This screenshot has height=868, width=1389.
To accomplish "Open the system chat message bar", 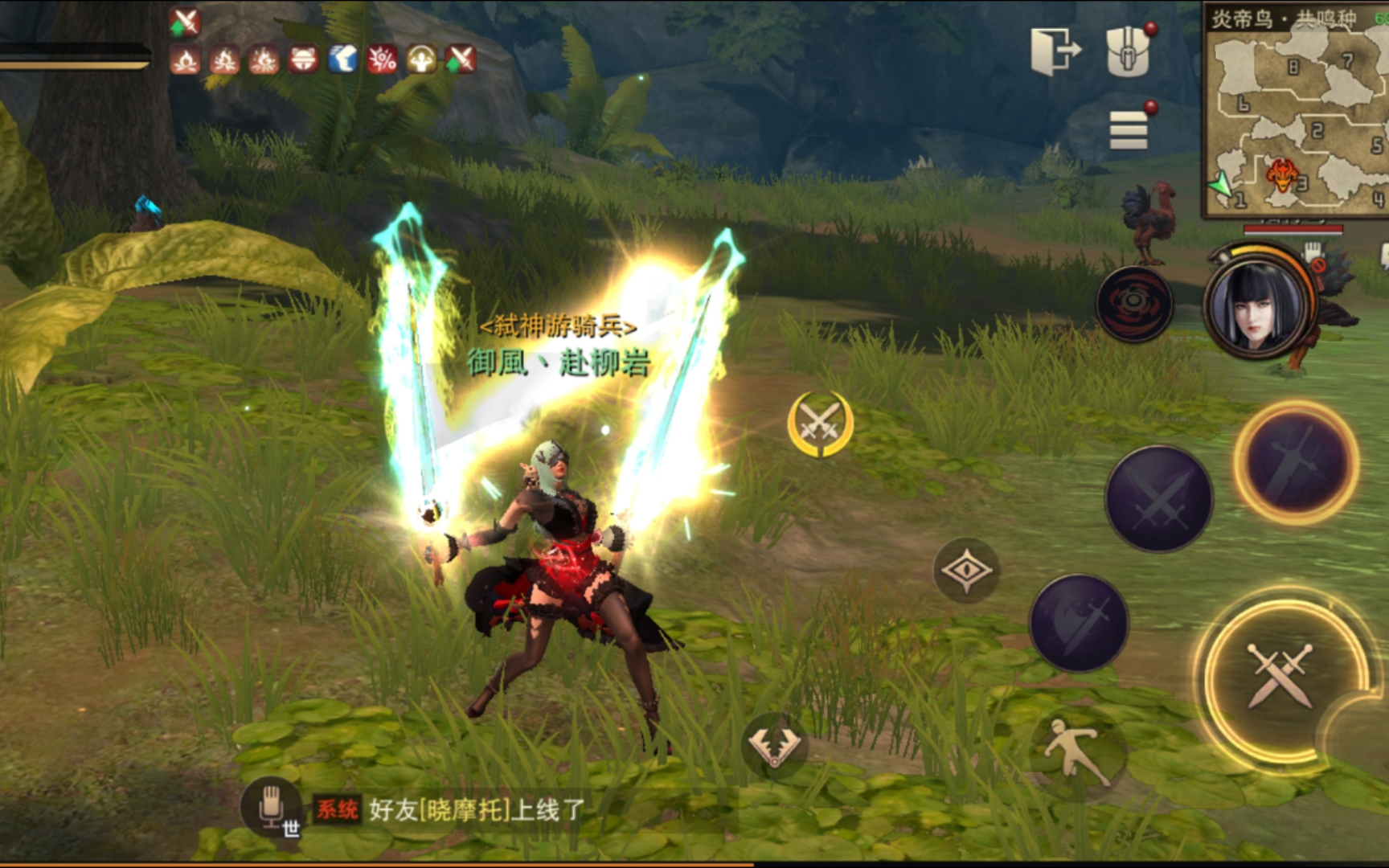I will [482, 809].
